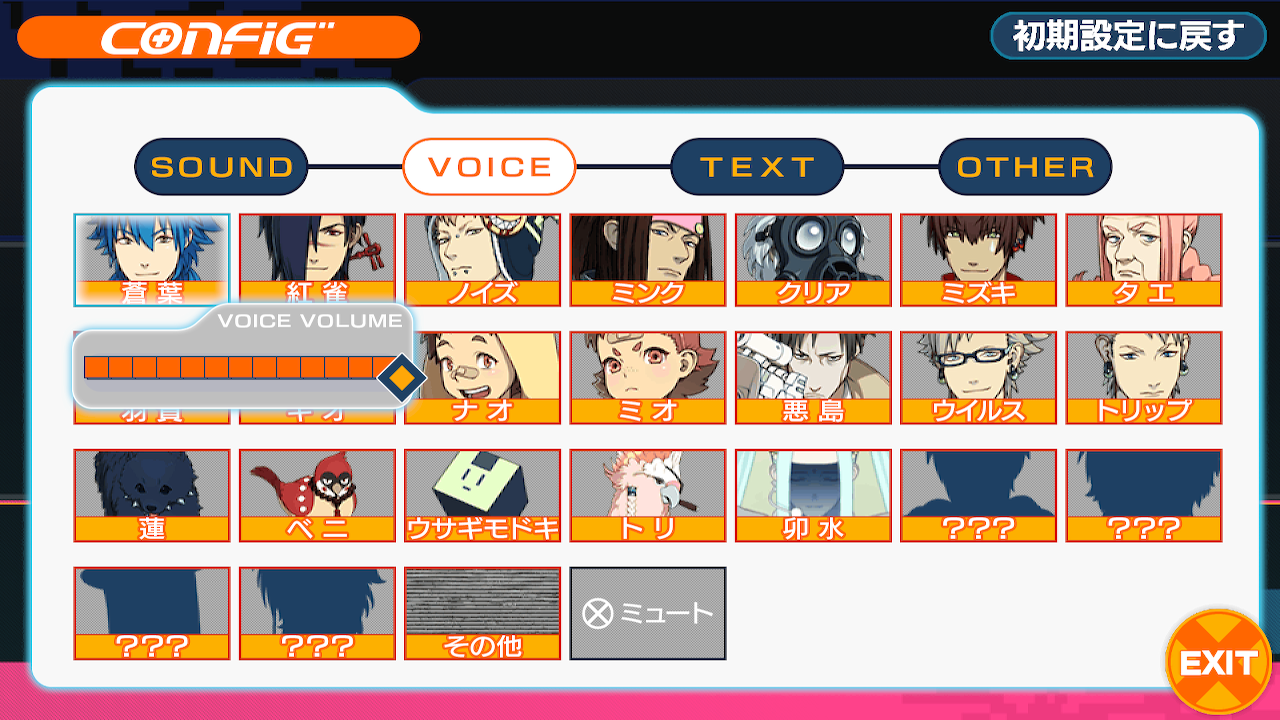1280x720 pixels.
Task: Open the OTHER settings tab
Action: (1025, 166)
